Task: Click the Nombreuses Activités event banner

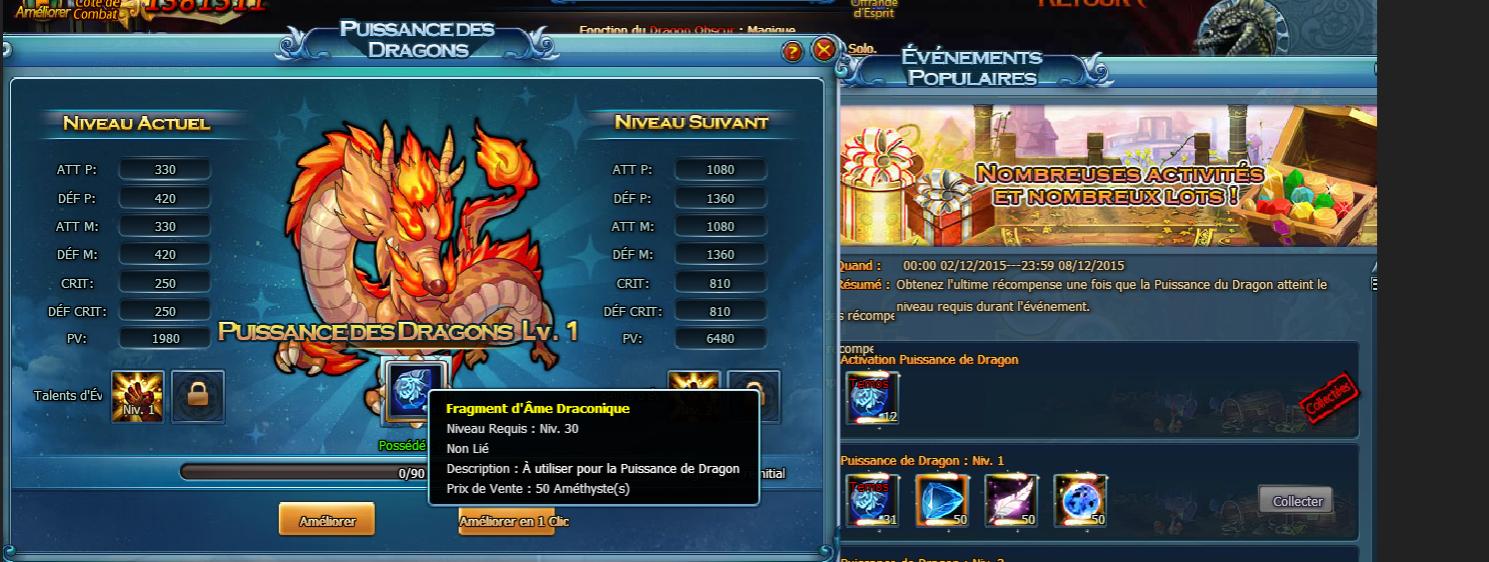Action: click(1108, 176)
